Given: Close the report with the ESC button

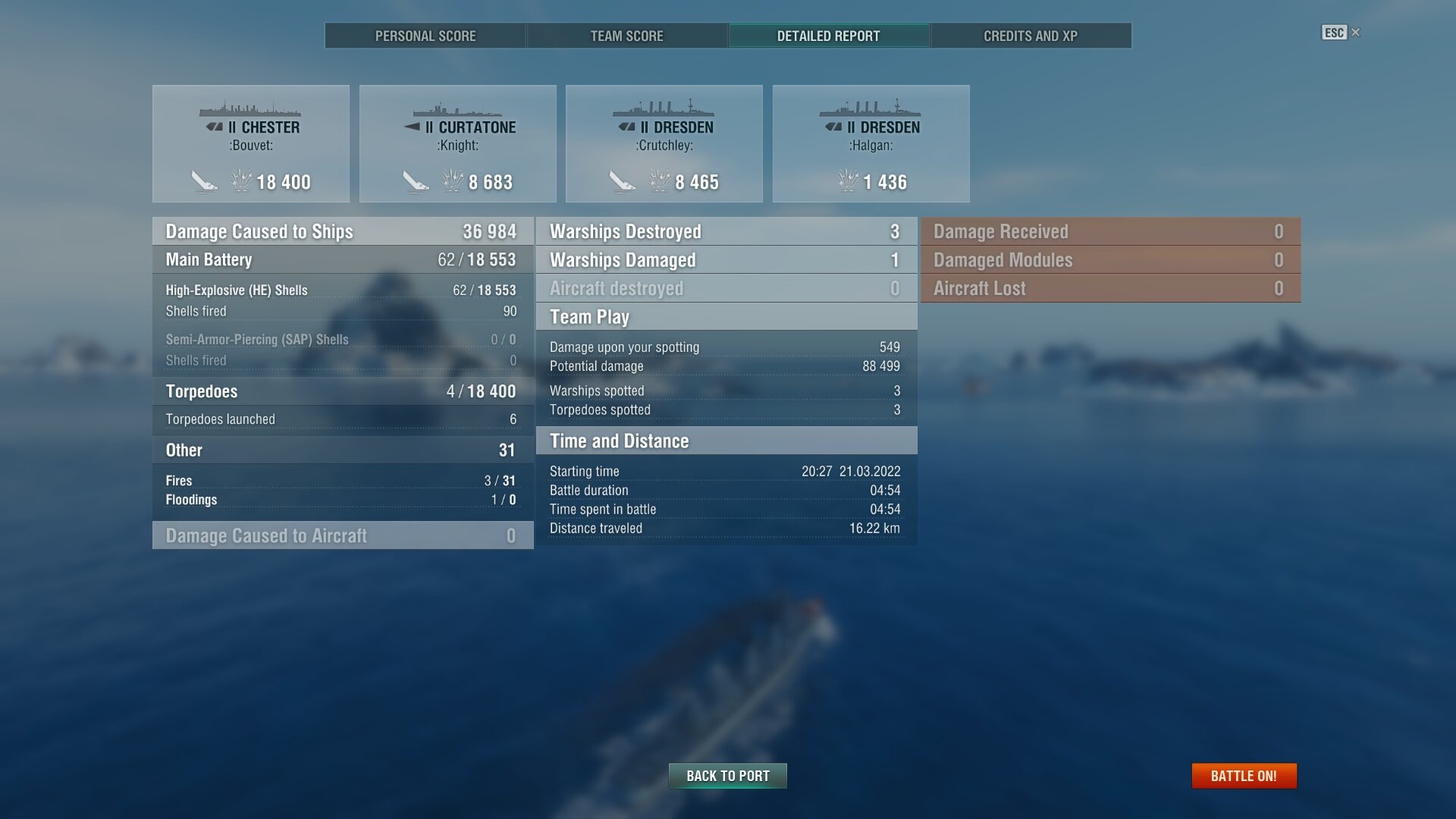Looking at the screenshot, I should tap(1340, 33).
